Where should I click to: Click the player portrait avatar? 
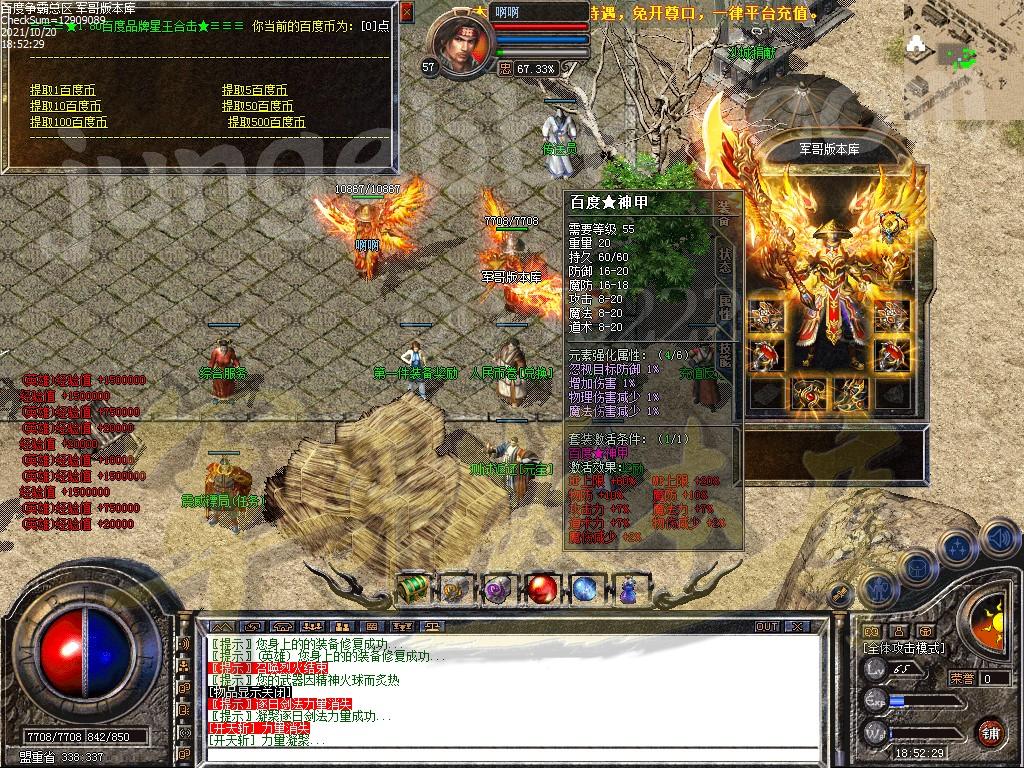point(461,44)
